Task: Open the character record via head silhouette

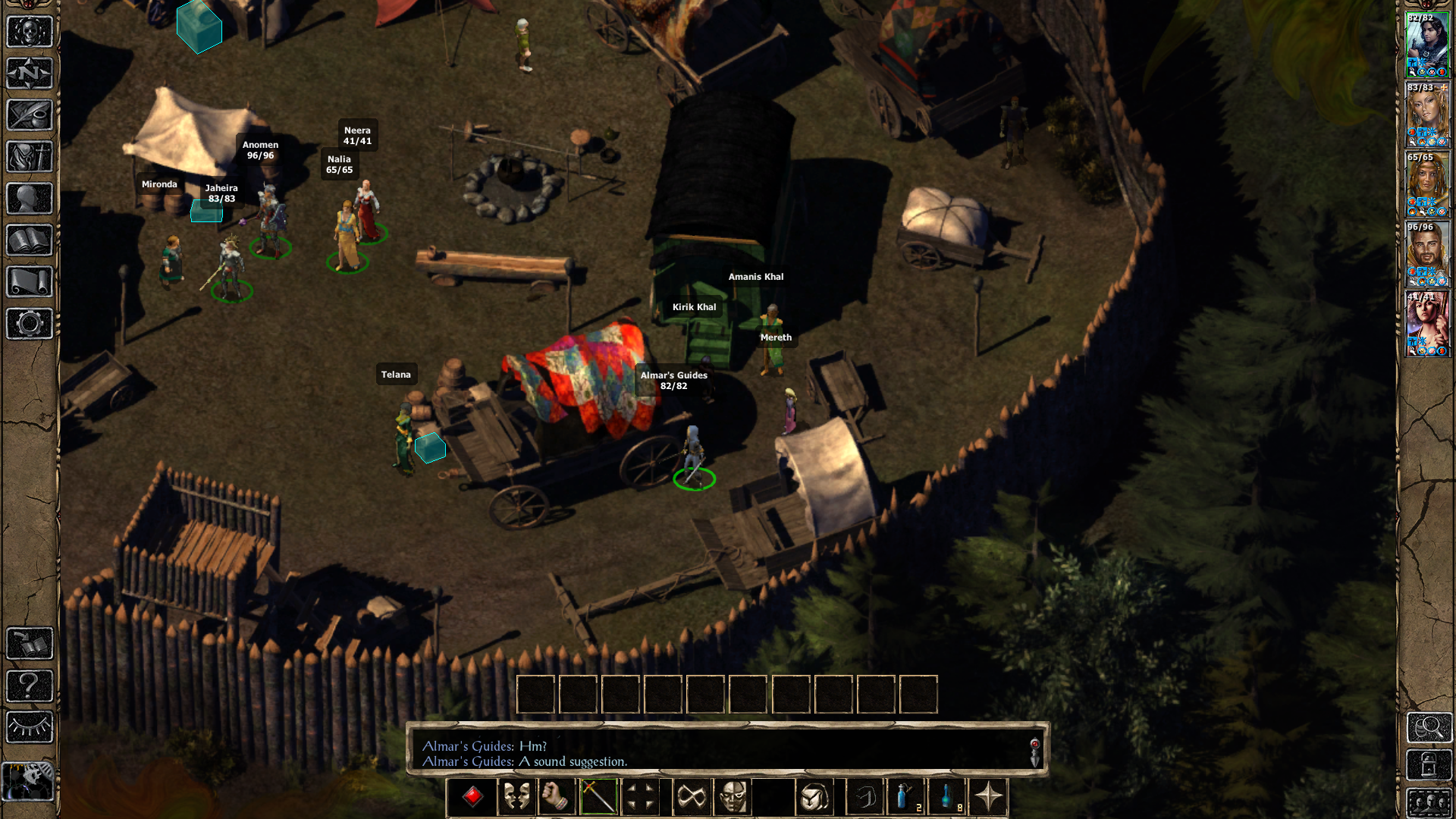Action: 30,199
